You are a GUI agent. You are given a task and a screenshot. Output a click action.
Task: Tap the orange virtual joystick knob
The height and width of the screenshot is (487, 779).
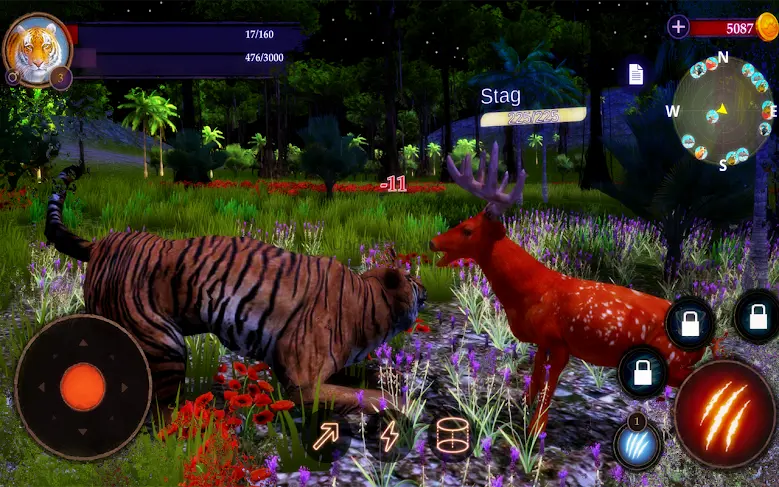click(83, 386)
